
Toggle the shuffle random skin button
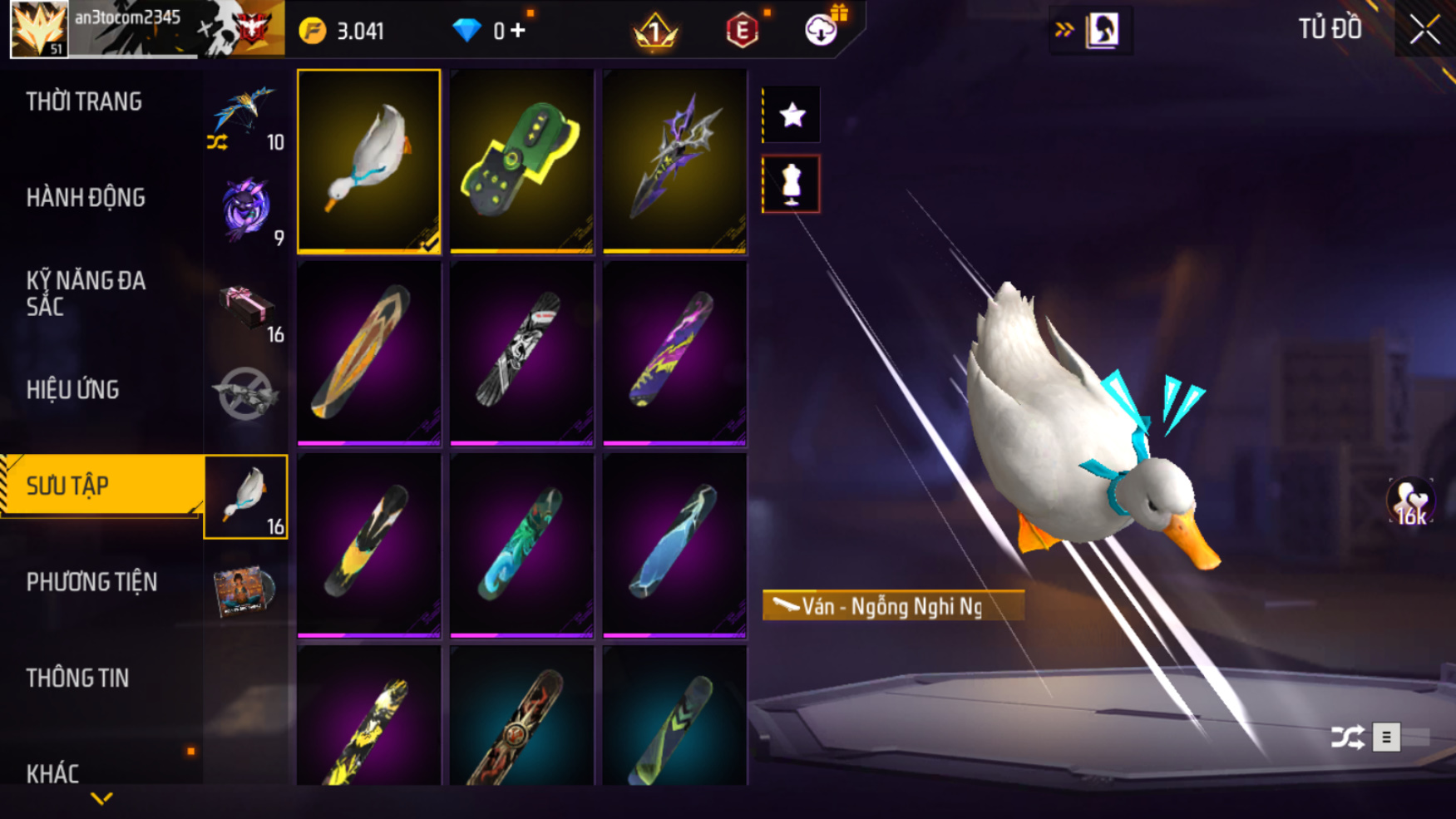(1347, 738)
